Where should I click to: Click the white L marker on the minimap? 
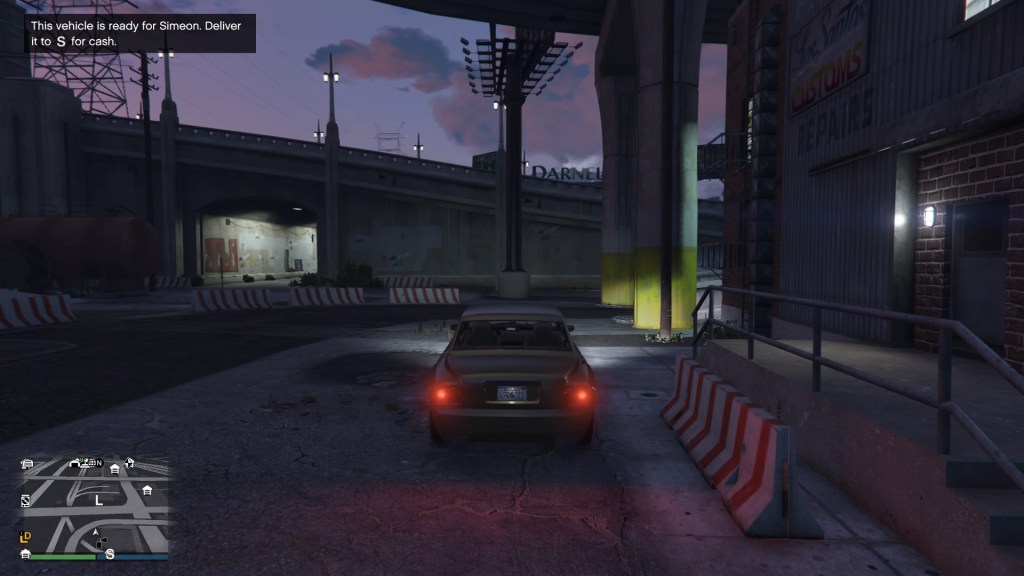coord(99,499)
